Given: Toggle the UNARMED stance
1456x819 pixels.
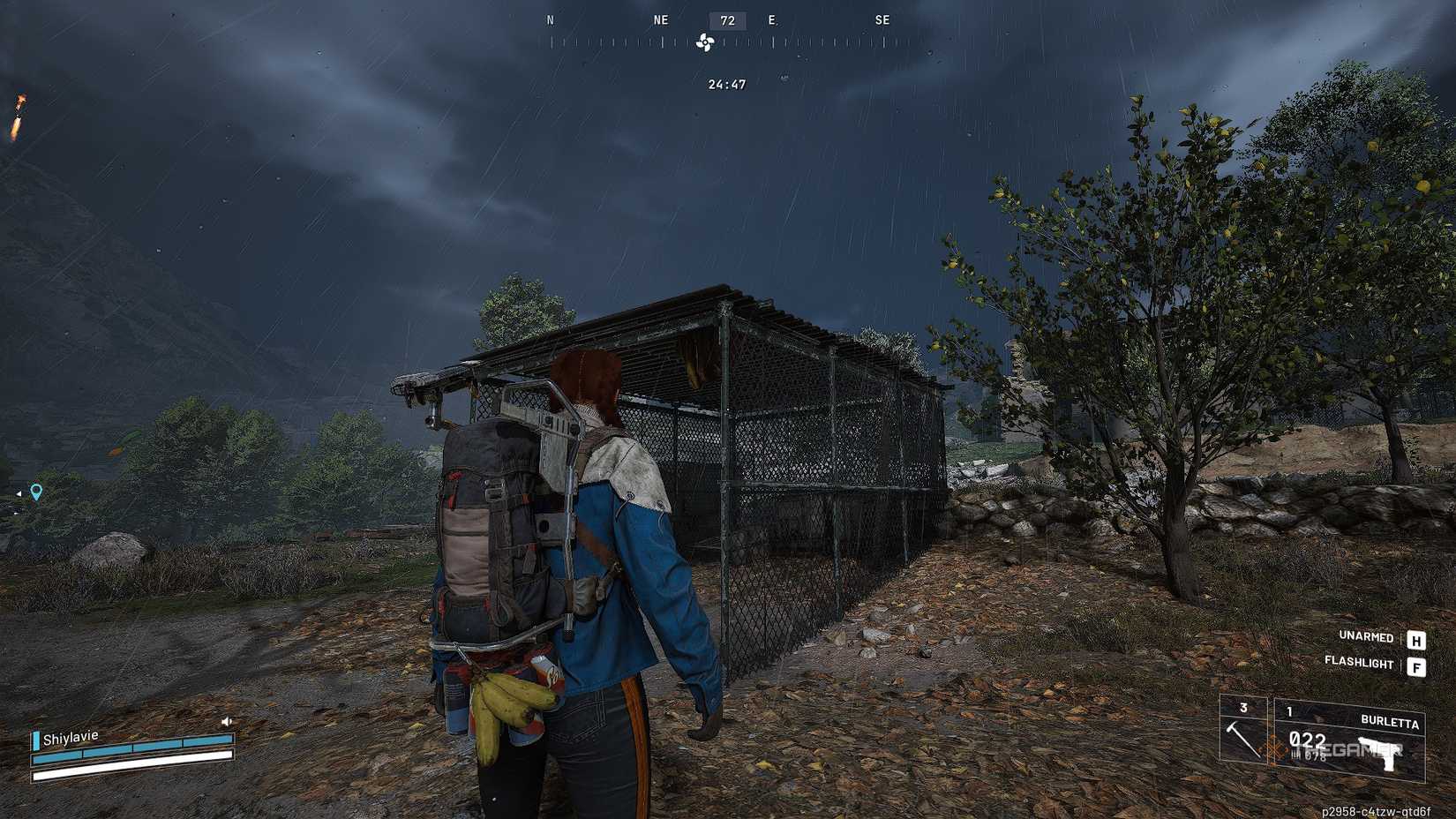Looking at the screenshot, I should click(1364, 636).
